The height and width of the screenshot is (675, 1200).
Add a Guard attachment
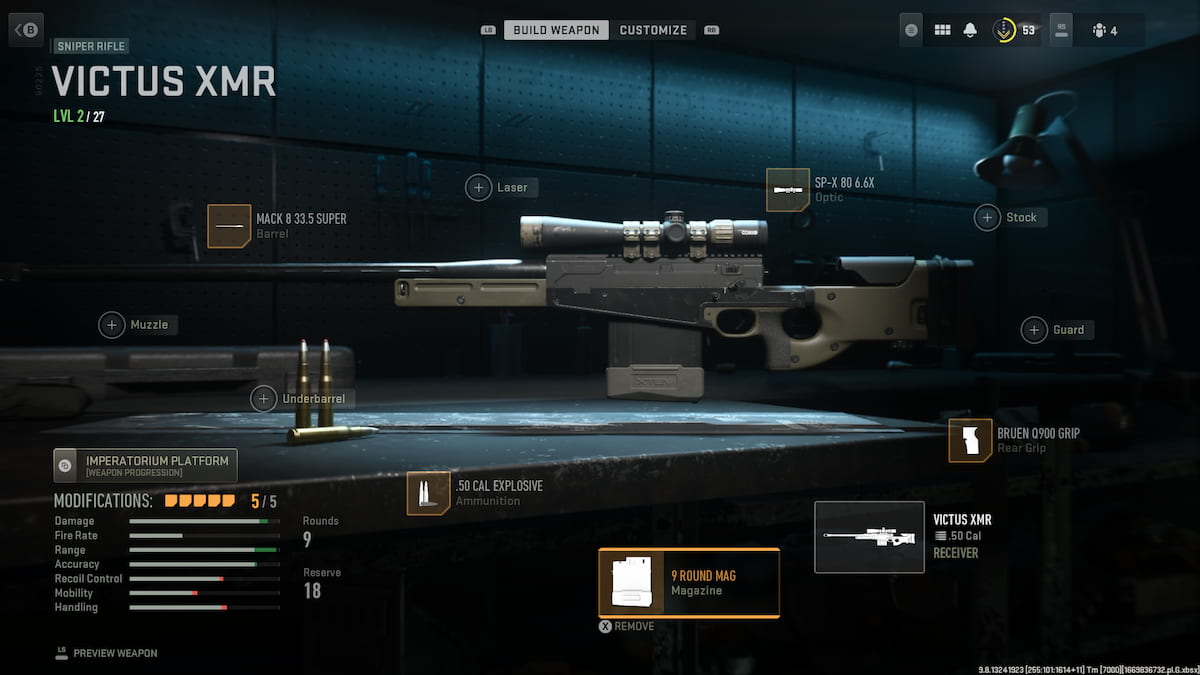[1034, 330]
